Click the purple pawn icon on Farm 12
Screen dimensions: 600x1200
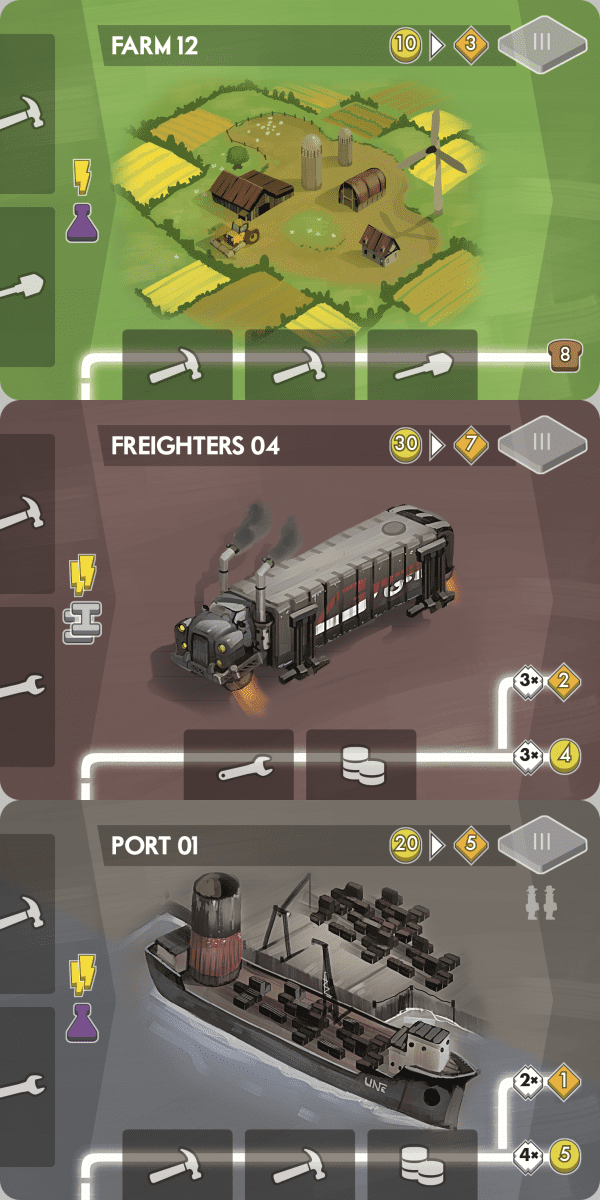(82, 225)
